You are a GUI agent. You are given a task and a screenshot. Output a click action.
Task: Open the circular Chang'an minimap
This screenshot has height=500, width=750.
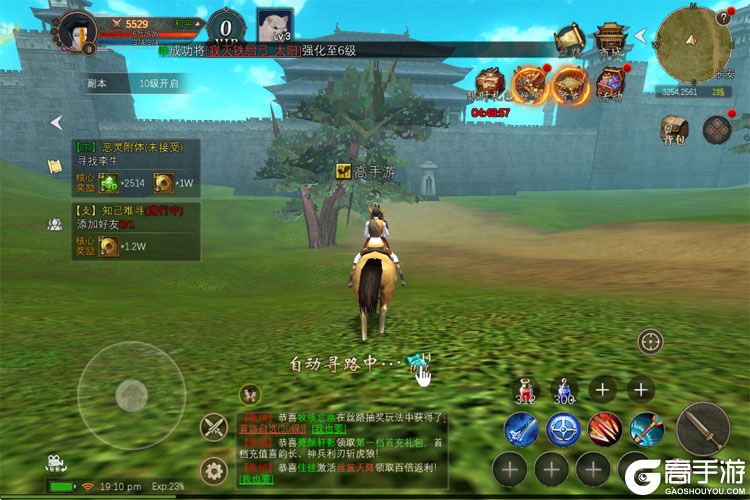coord(693,42)
